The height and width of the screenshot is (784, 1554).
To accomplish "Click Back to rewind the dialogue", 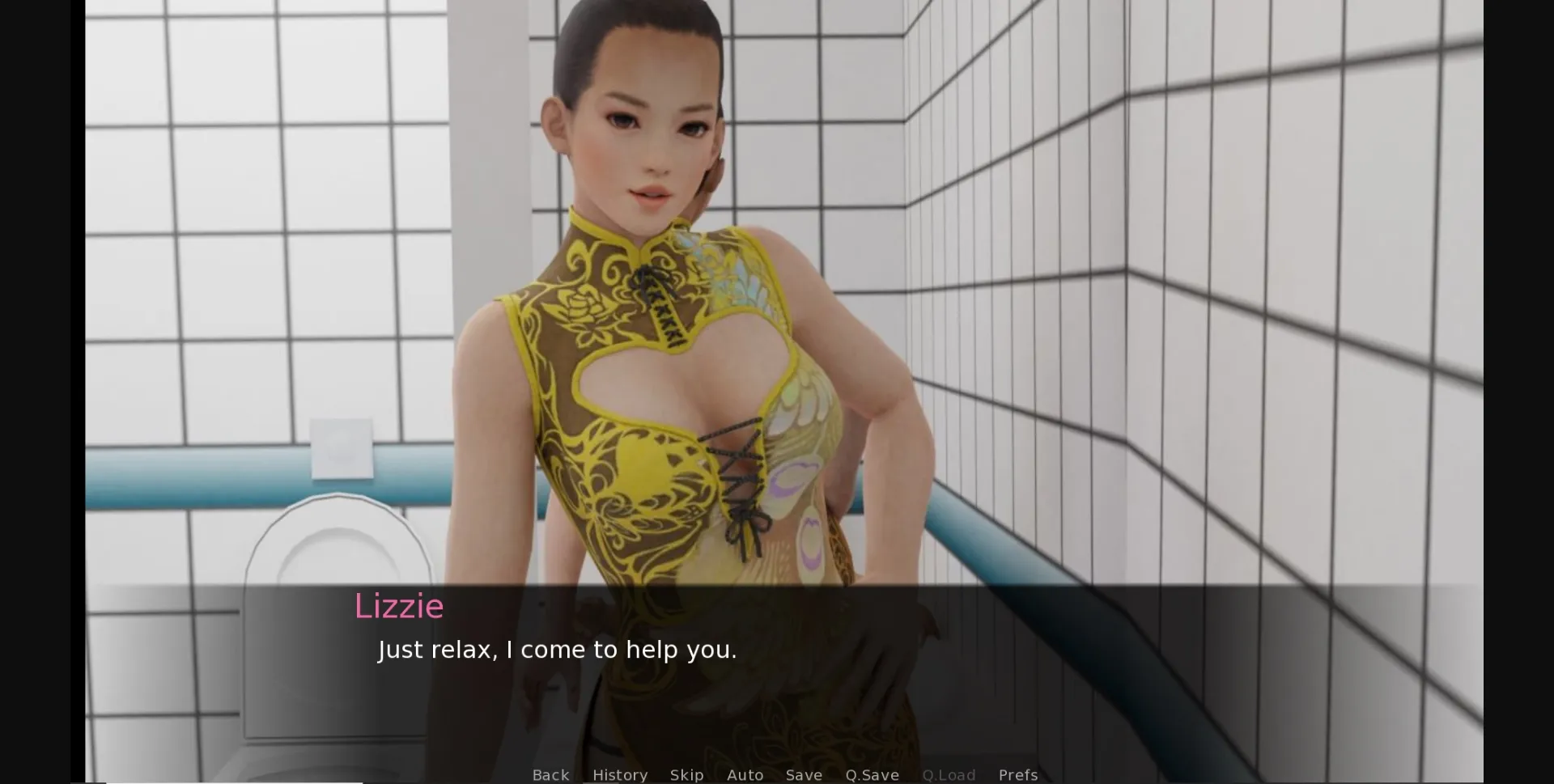I will pyautogui.click(x=550, y=774).
